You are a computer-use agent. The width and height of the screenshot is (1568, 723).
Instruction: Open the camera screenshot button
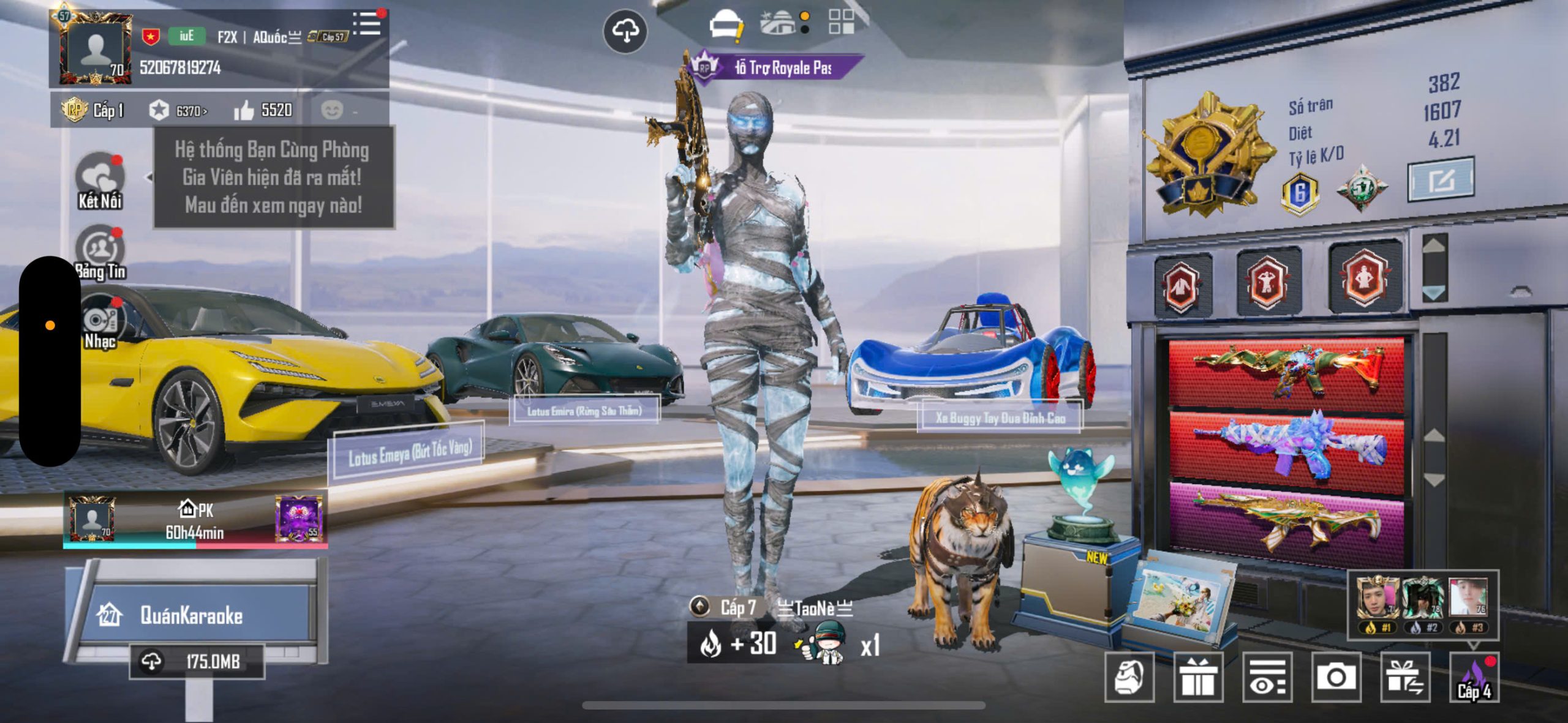click(1336, 677)
